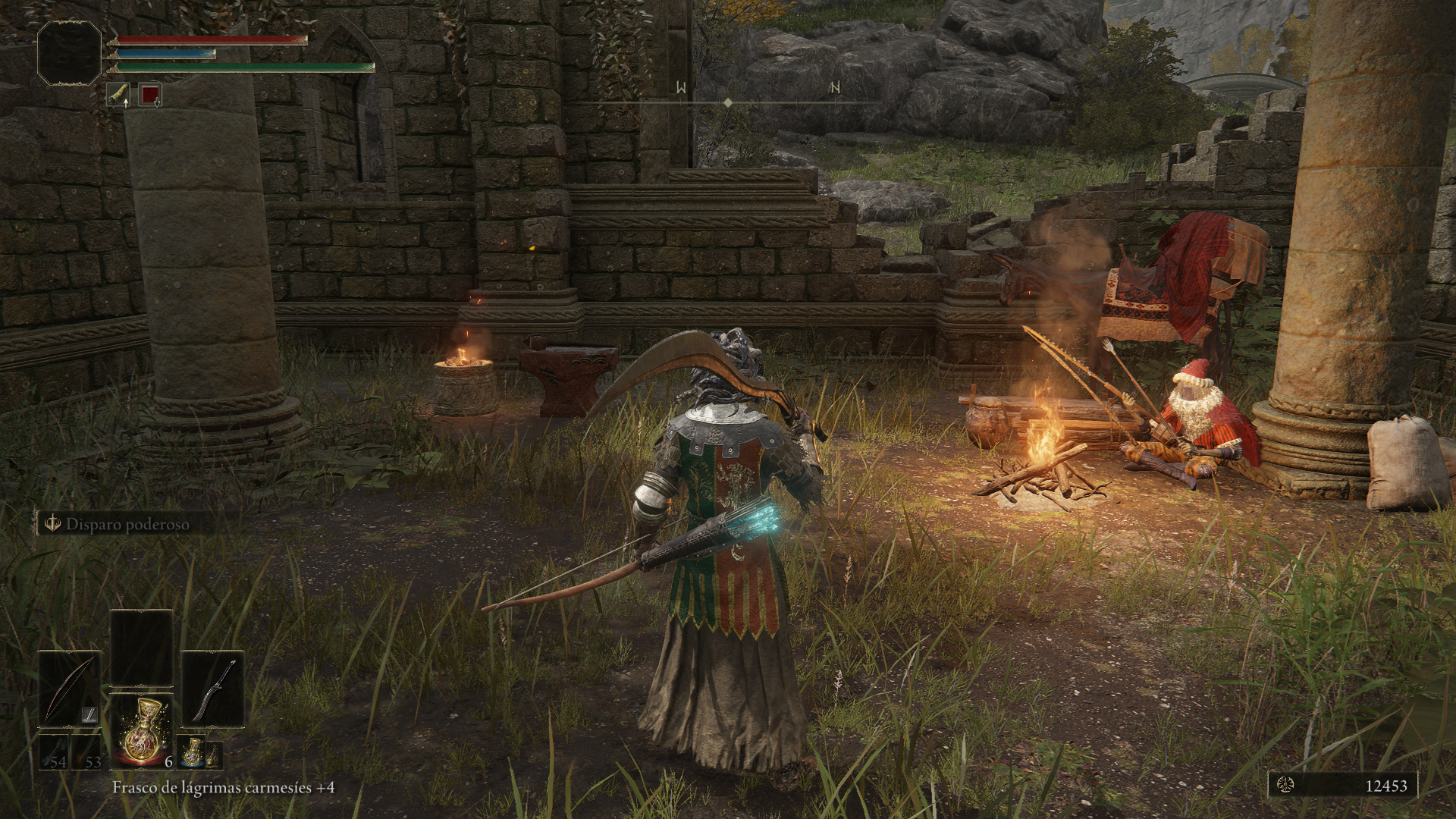Select the curved sword weapon slot
Screen dimensions: 1456x819
click(212, 689)
